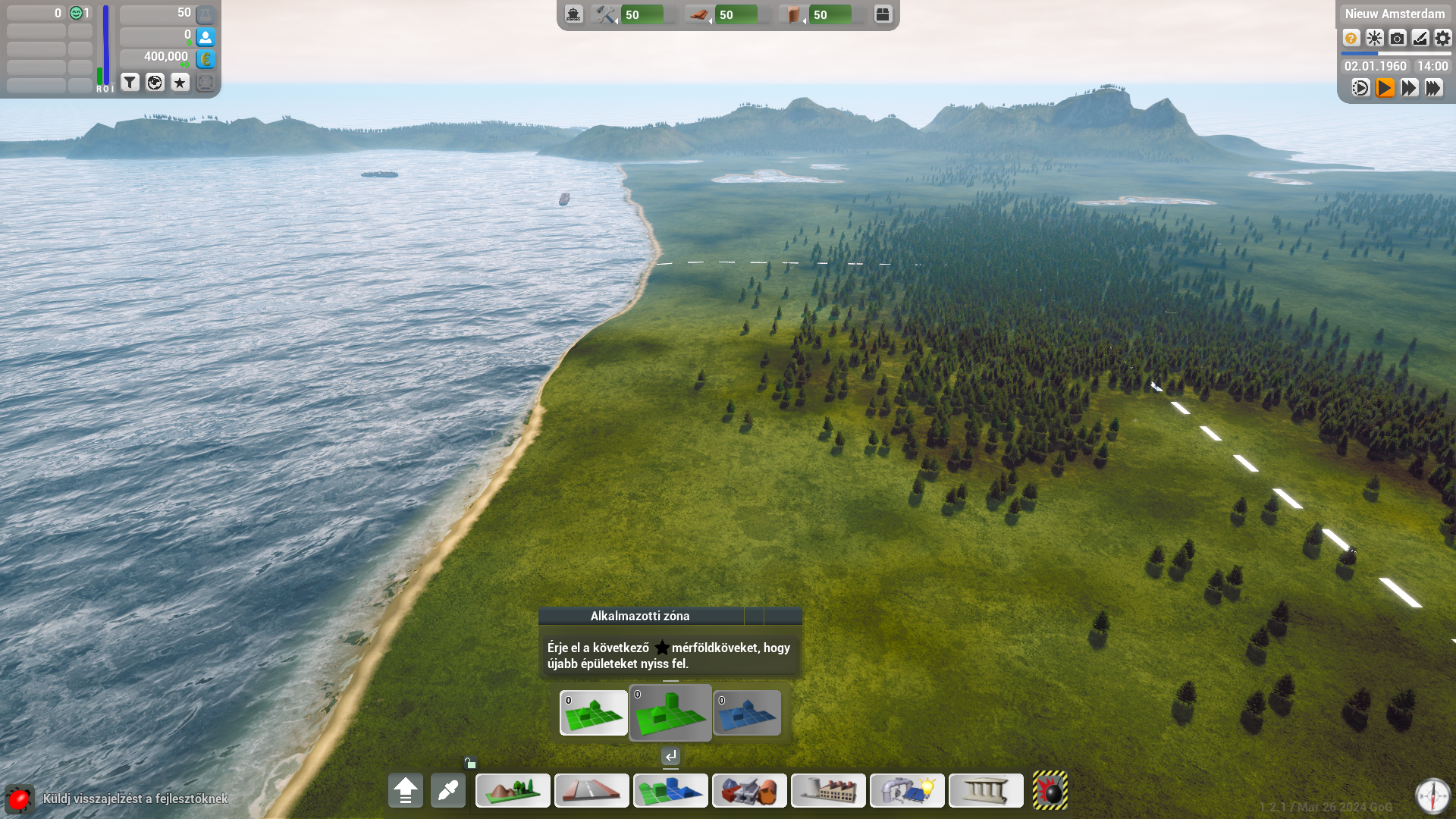Choose the blue zone tile option
The image size is (1456, 819).
[747, 713]
